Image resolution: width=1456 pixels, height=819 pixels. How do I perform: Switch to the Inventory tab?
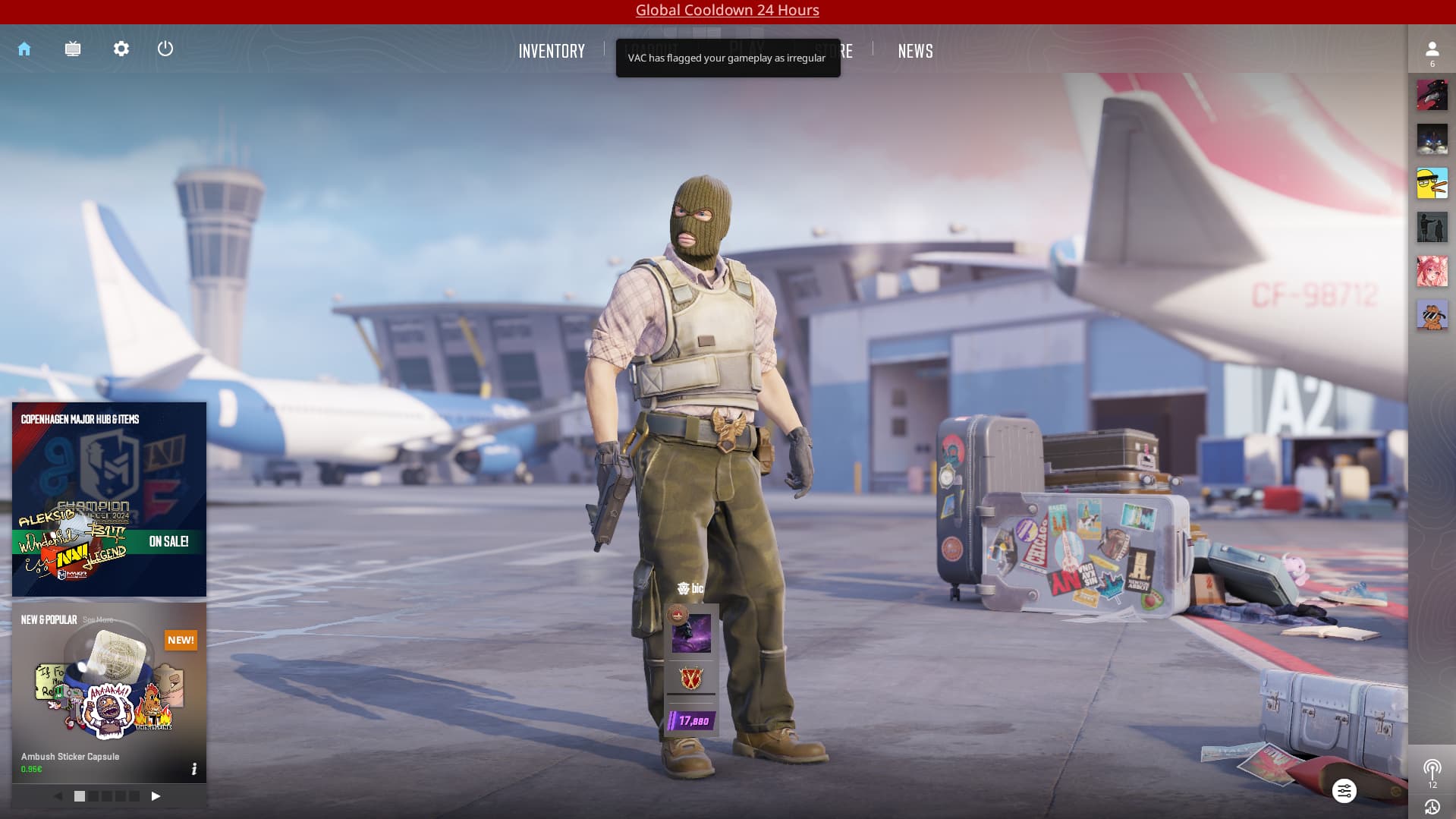[x=552, y=51]
